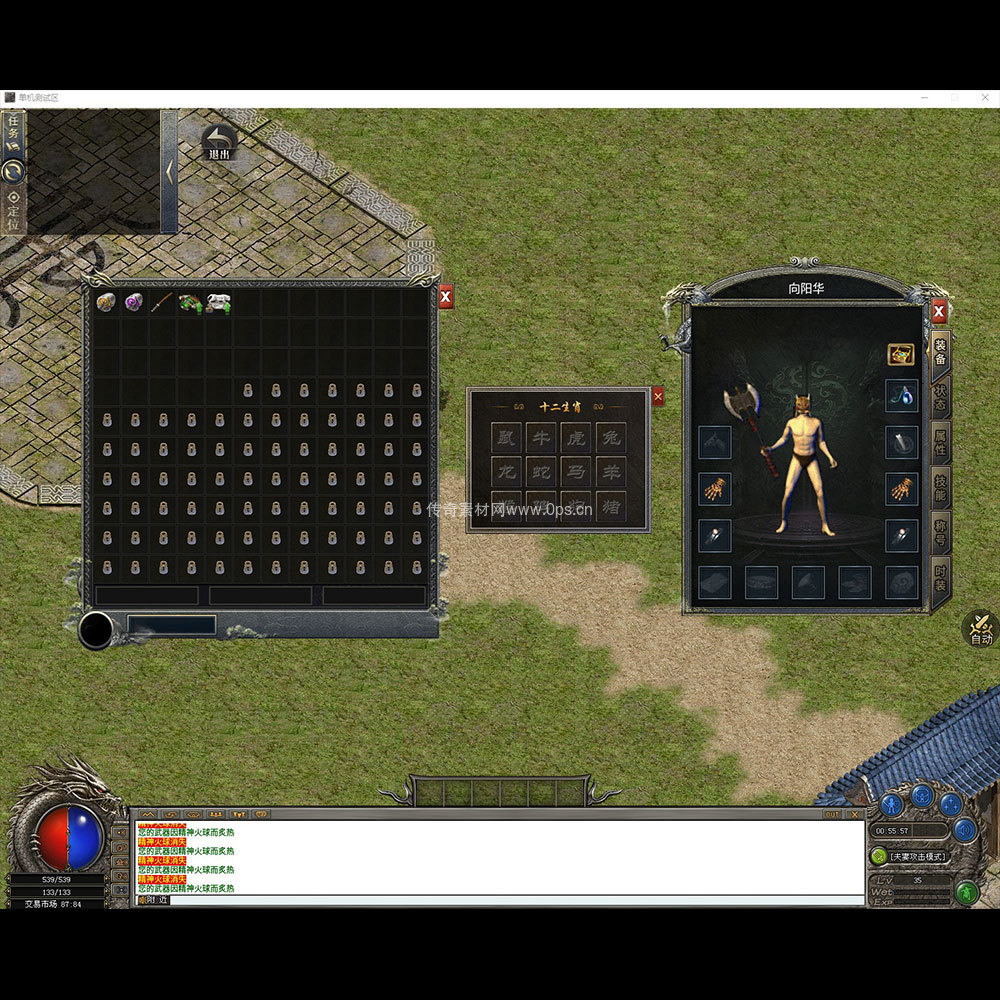The image size is (1000, 1000).
Task: Open the golden treasure chest icon
Action: point(901,354)
